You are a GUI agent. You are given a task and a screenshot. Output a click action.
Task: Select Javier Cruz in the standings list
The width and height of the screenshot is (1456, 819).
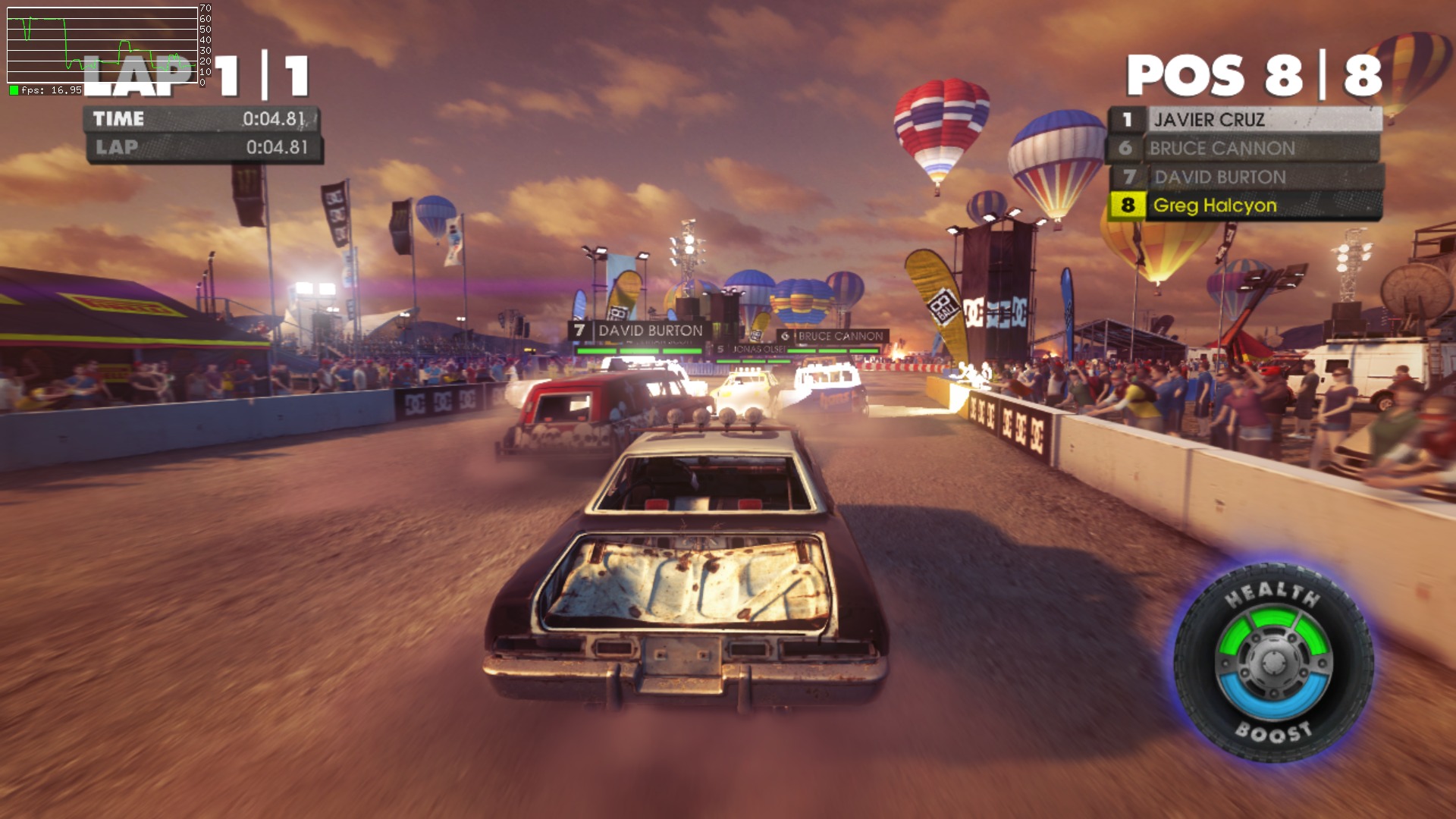(x=1244, y=120)
